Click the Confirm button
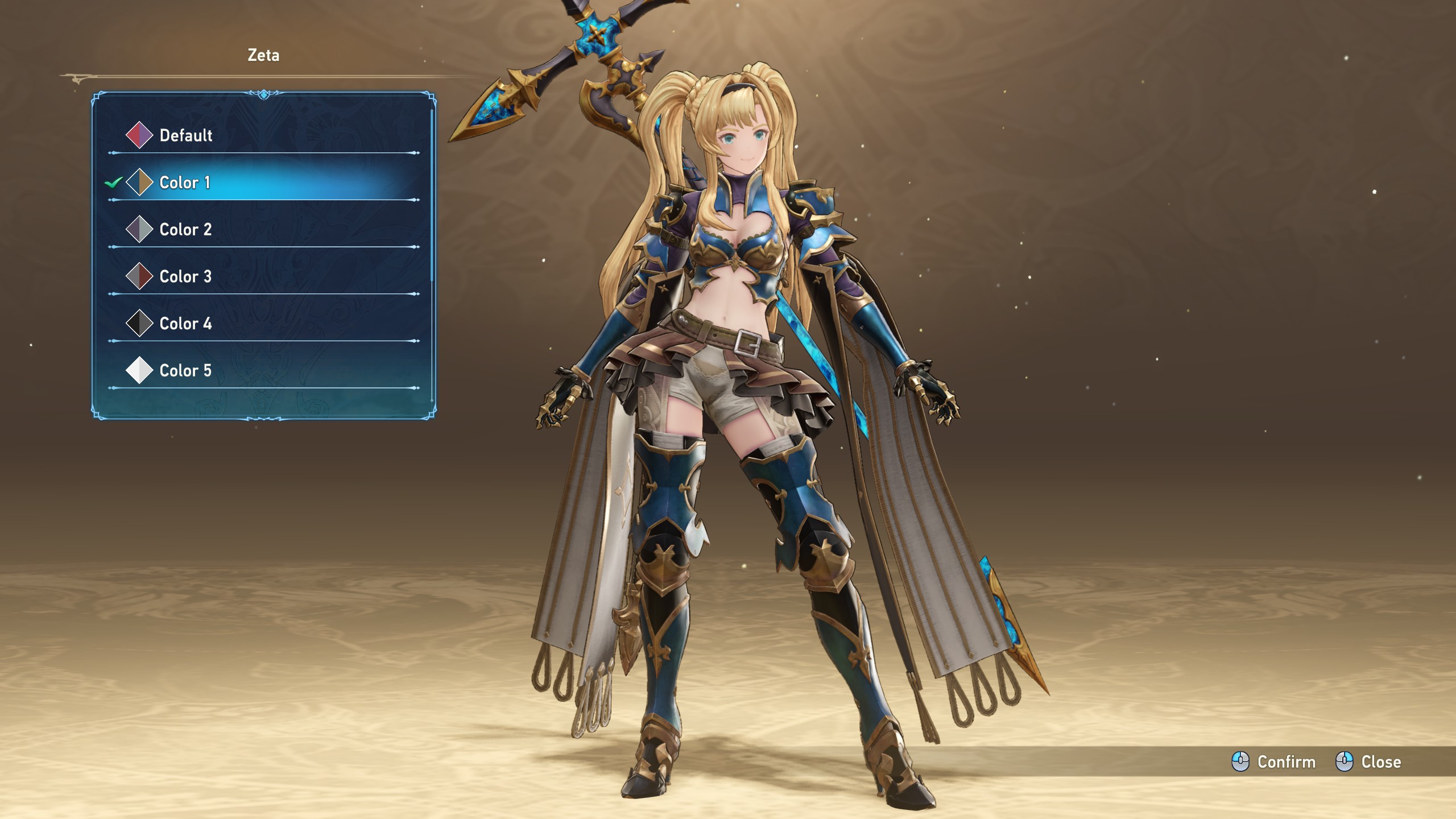The height and width of the screenshot is (819, 1456). tap(1274, 762)
